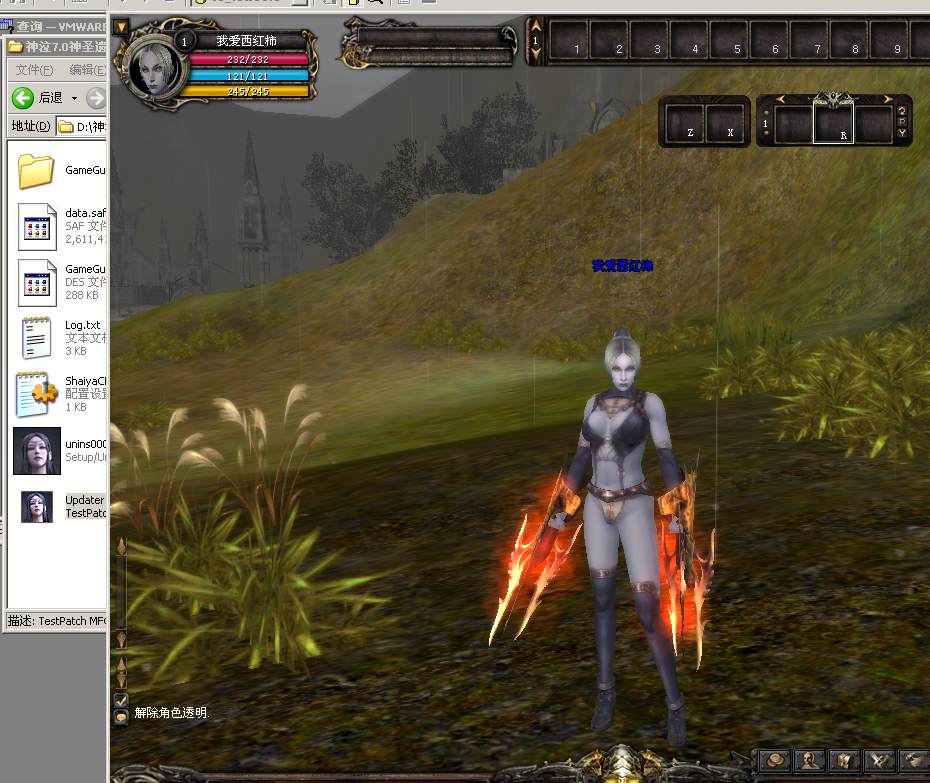Image resolution: width=930 pixels, height=783 pixels.
Task: Click the quick slot labeled Z
Action: pos(685,123)
